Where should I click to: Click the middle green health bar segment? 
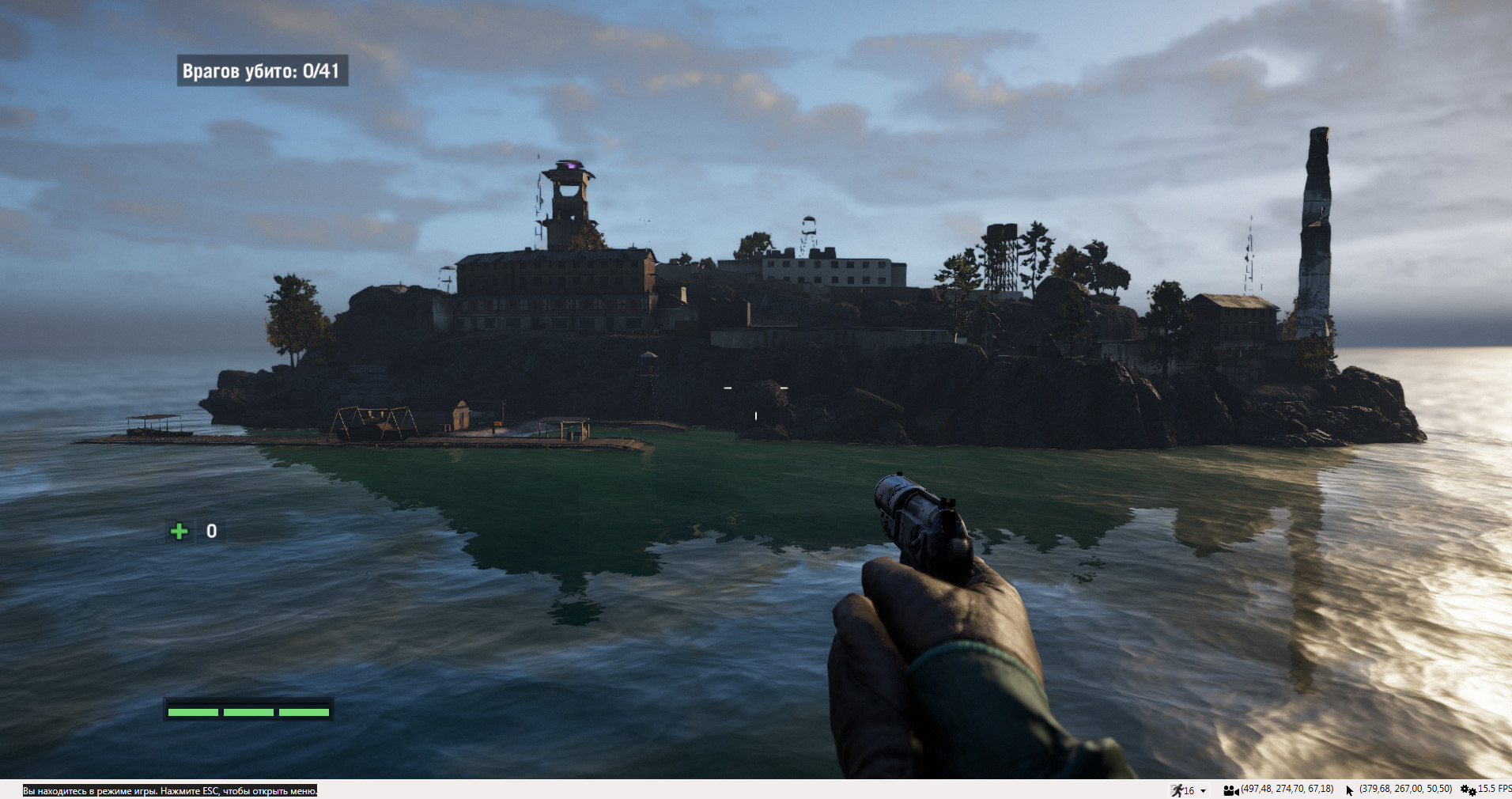tap(248, 711)
